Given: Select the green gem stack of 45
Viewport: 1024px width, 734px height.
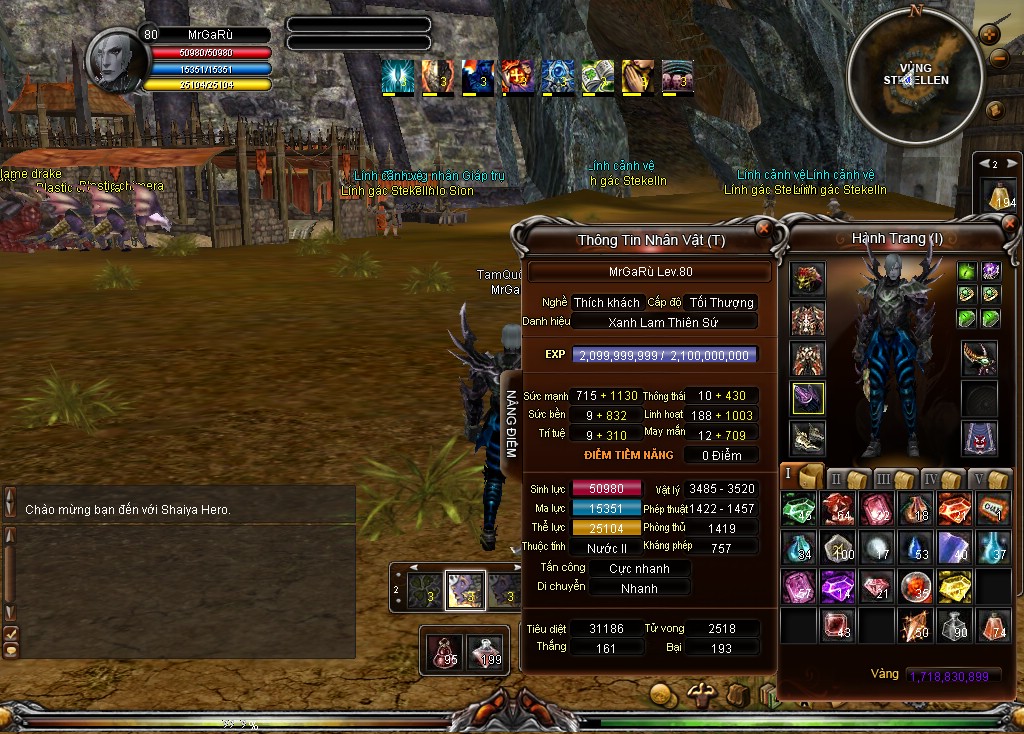Looking at the screenshot, I should tap(799, 508).
